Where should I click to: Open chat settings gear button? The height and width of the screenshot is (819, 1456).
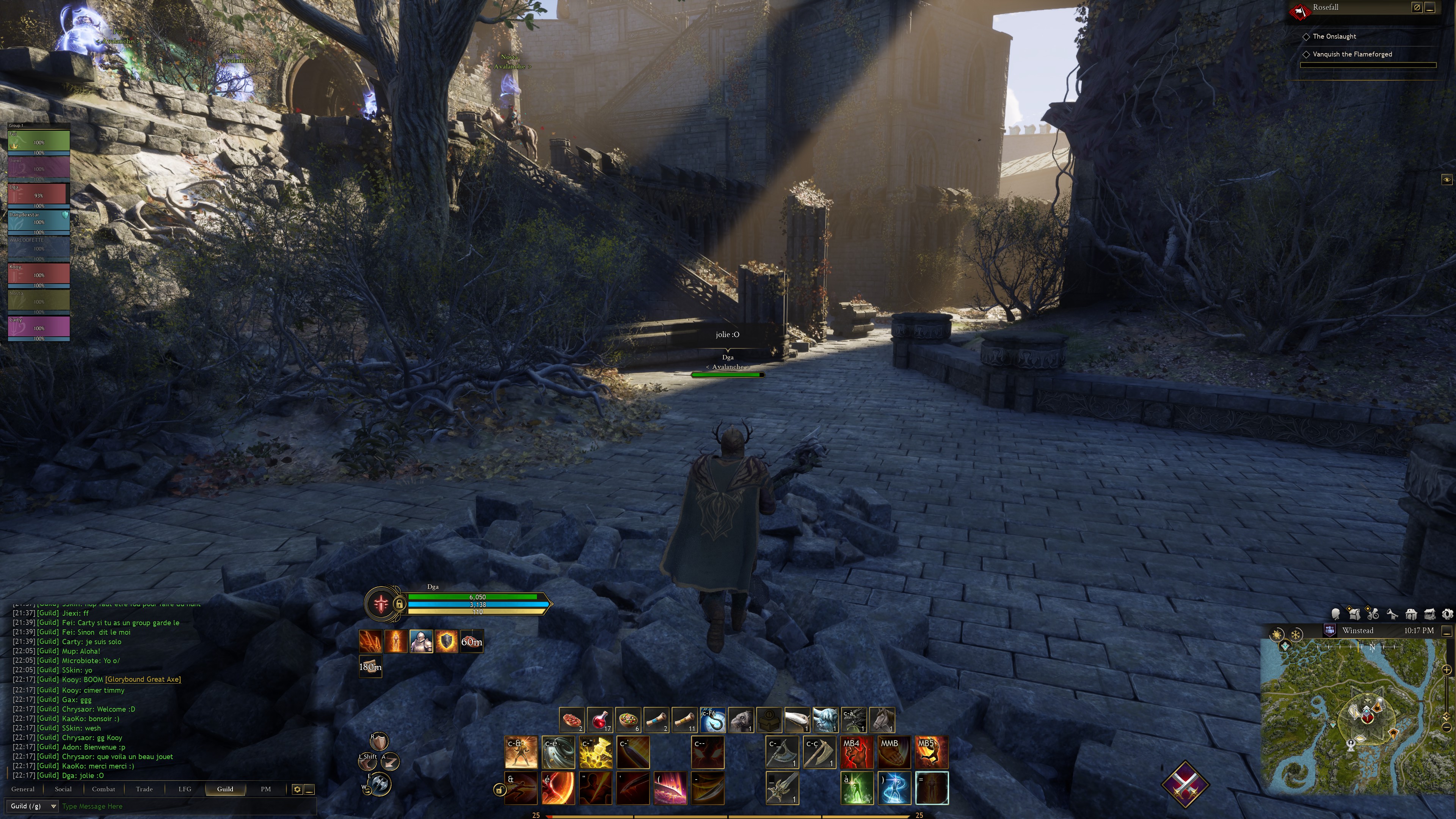297,789
